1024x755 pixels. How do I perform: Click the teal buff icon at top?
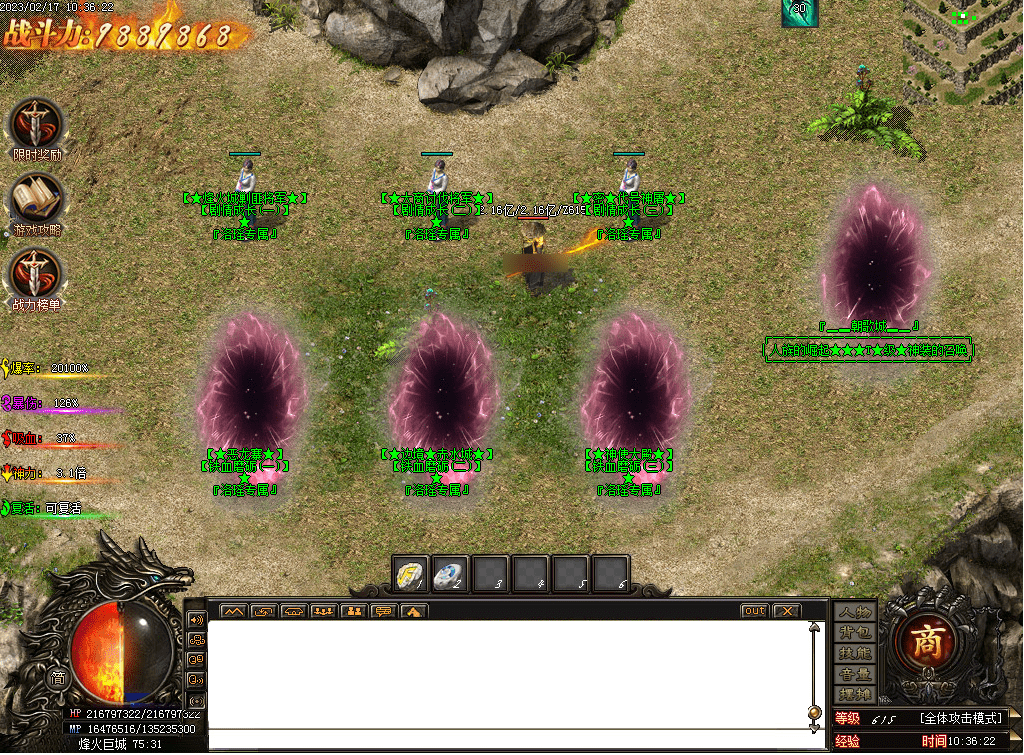(800, 12)
